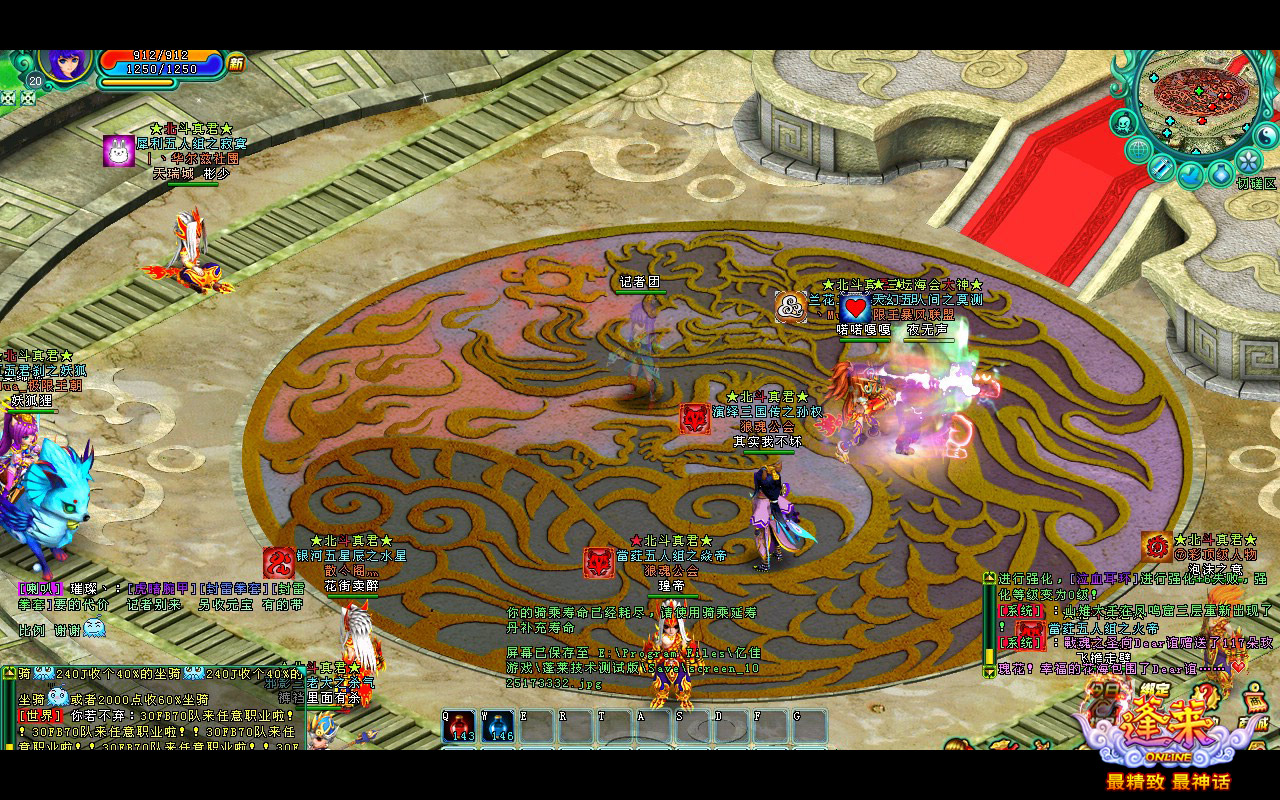Viewport: 1280px width, 800px height.
Task: Click the first buff icon under the portrait
Action: (9, 98)
